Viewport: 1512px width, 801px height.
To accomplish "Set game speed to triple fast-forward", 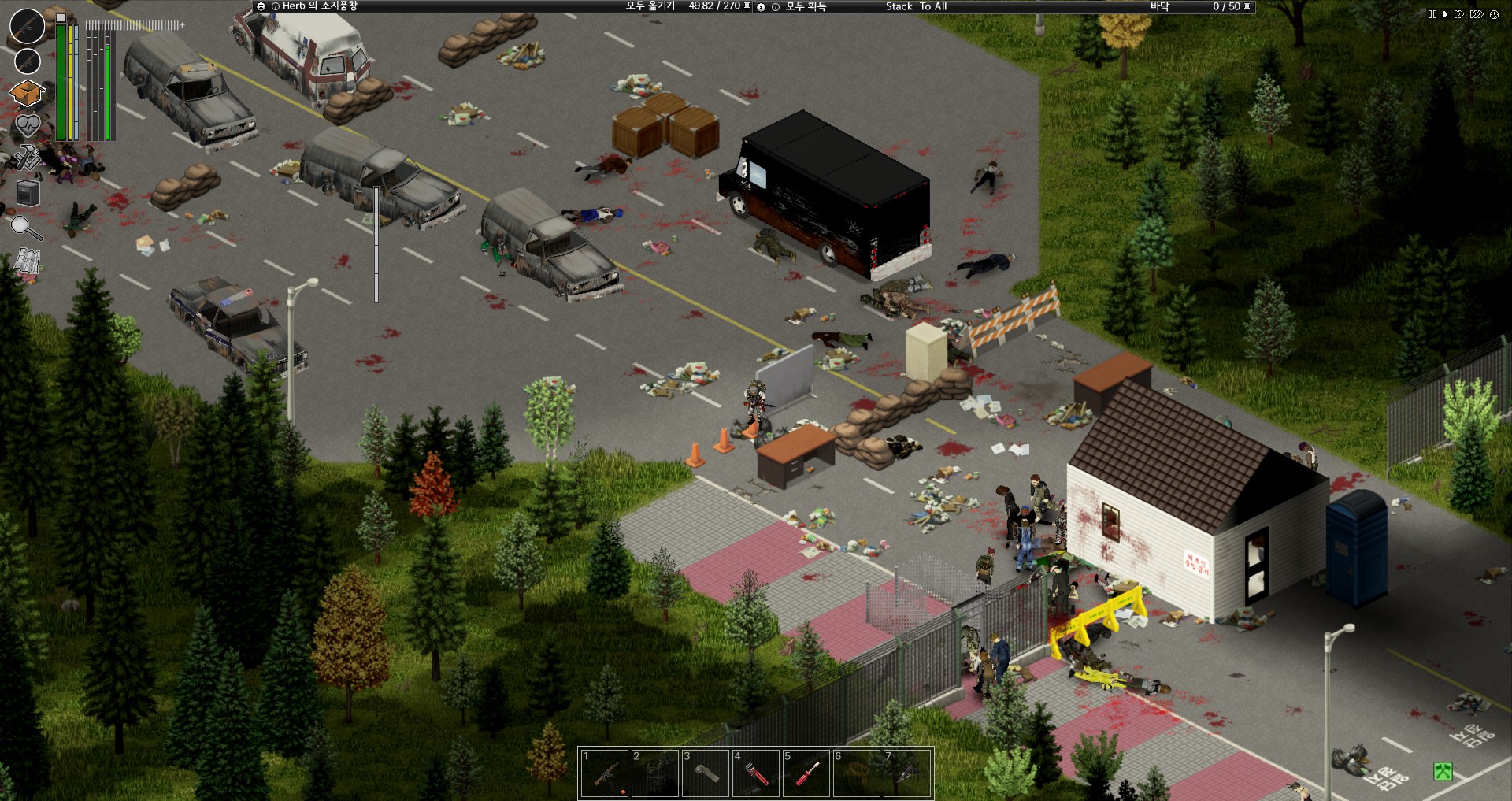I will click(1477, 14).
